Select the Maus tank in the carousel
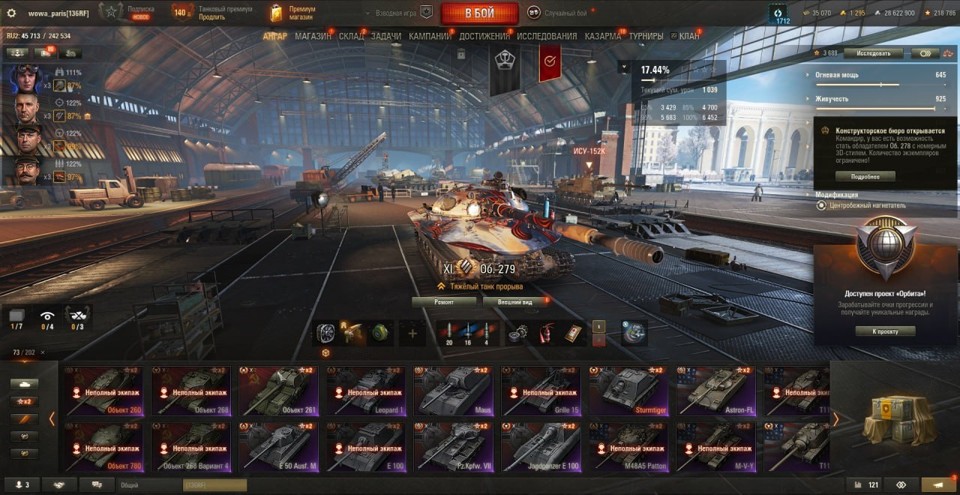The width and height of the screenshot is (960, 495). 453,392
